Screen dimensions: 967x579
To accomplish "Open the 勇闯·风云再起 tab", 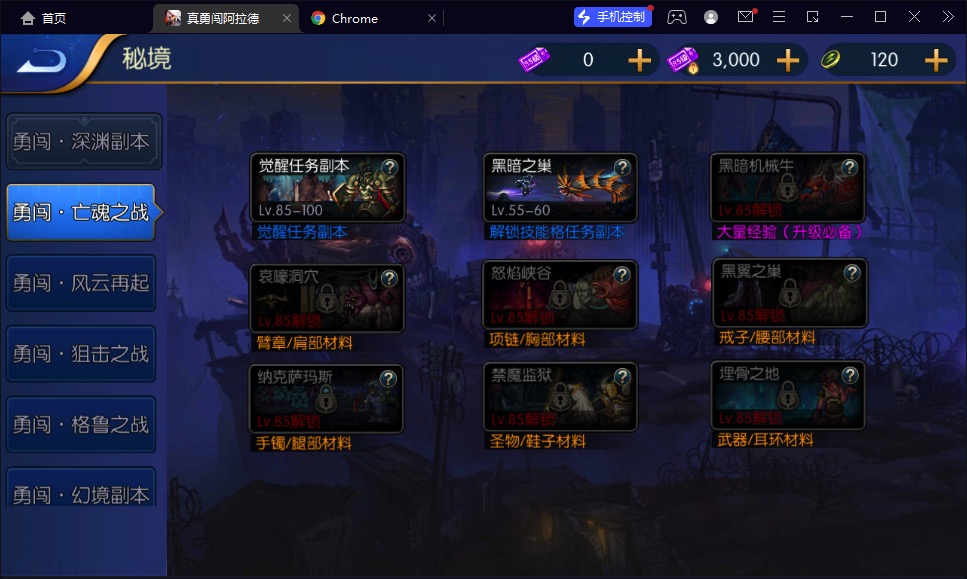I will (81, 283).
